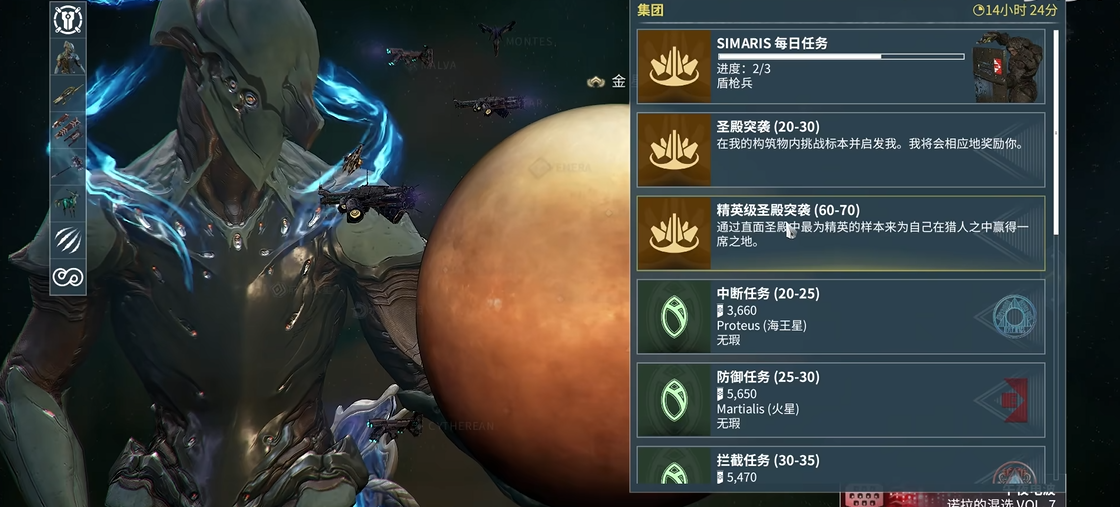This screenshot has height=507, width=1120.
Task: Open the green companion creature slot
Action: point(68,203)
